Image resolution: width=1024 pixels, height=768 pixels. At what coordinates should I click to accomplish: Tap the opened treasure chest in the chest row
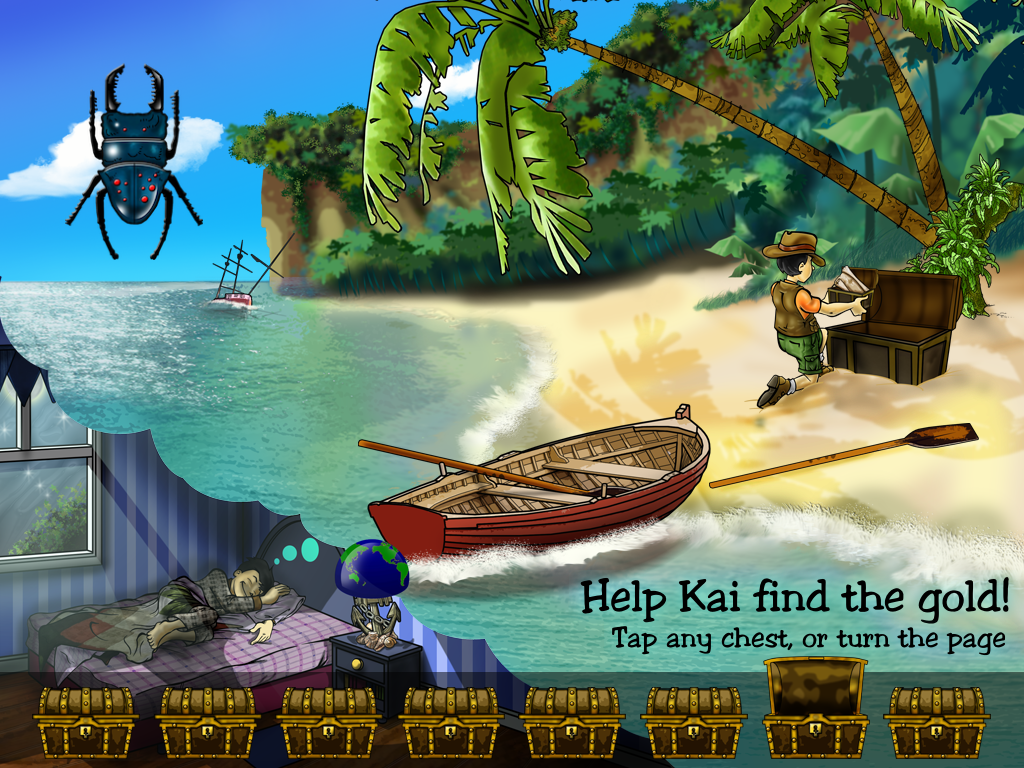[x=815, y=710]
